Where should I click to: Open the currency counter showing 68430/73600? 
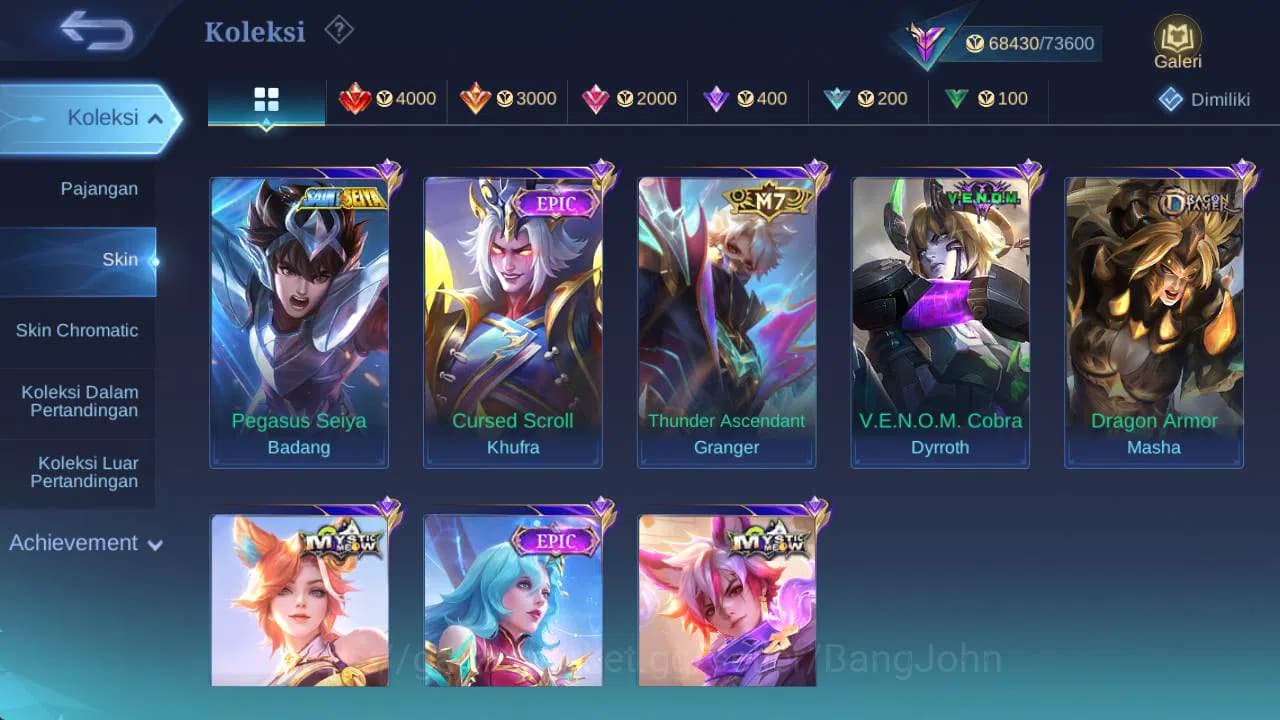pyautogui.click(x=1030, y=43)
